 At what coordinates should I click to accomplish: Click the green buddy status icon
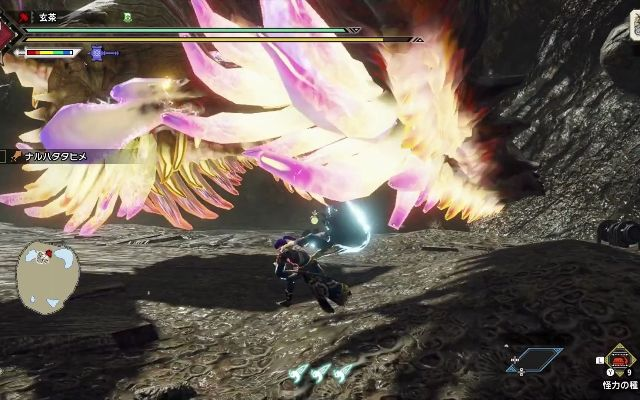(127, 17)
